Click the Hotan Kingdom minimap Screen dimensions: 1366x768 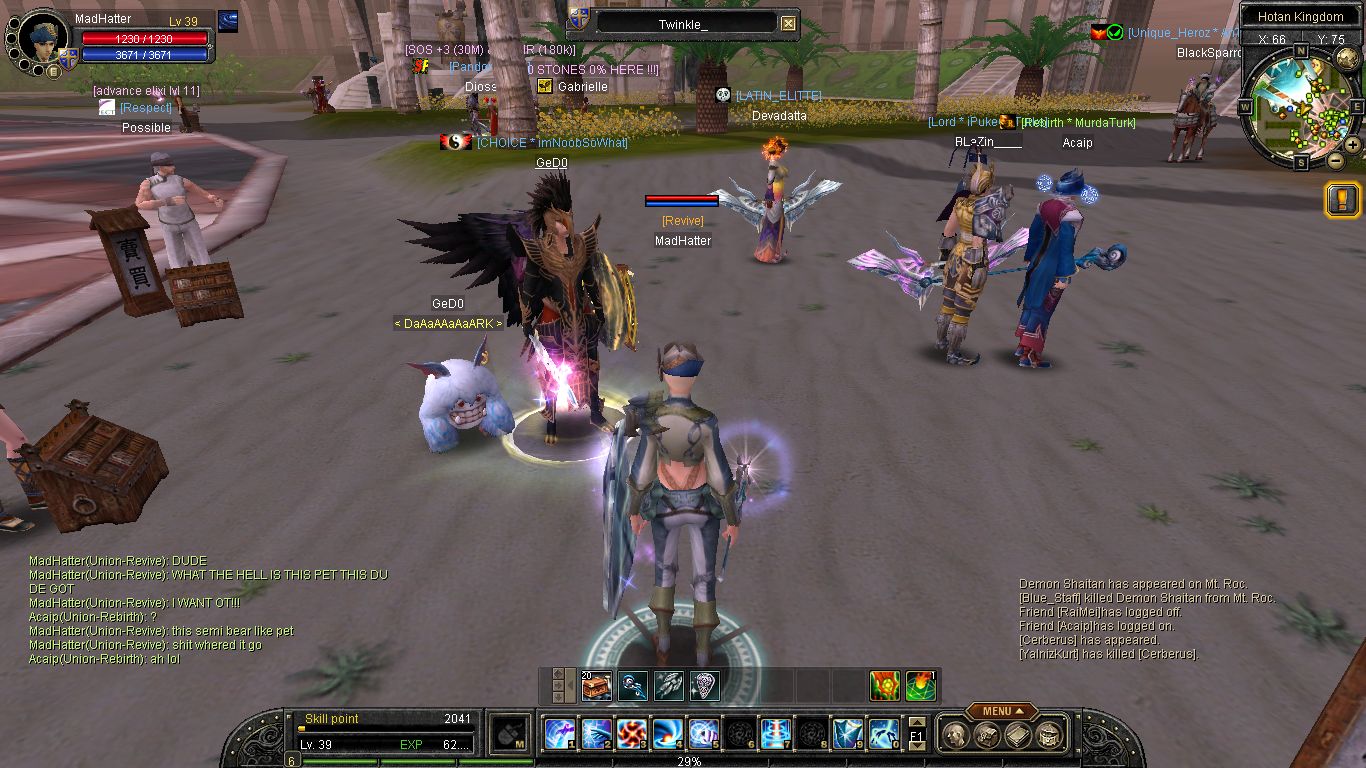1297,107
